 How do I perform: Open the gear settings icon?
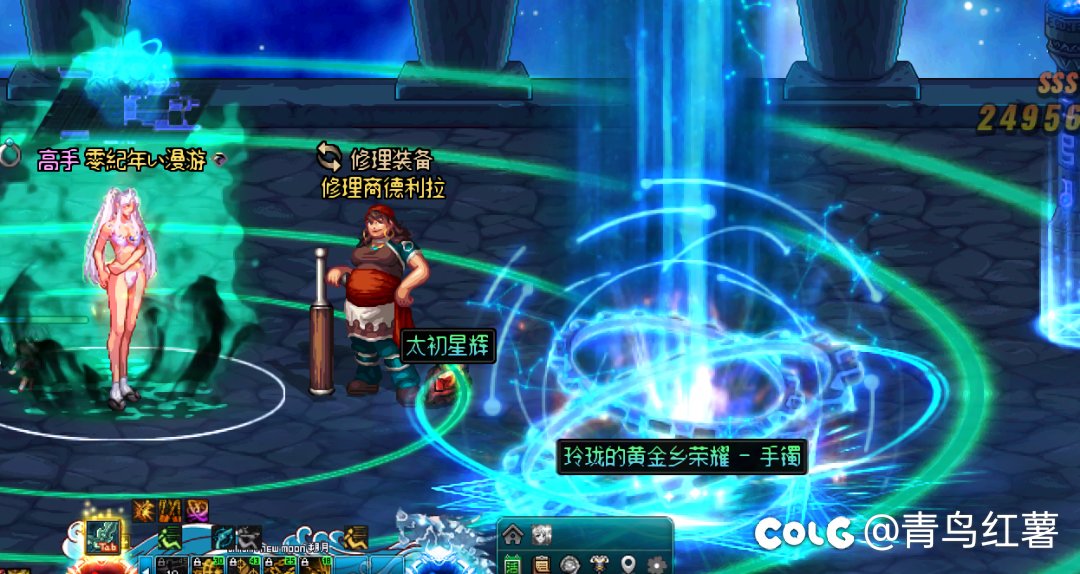[657, 564]
